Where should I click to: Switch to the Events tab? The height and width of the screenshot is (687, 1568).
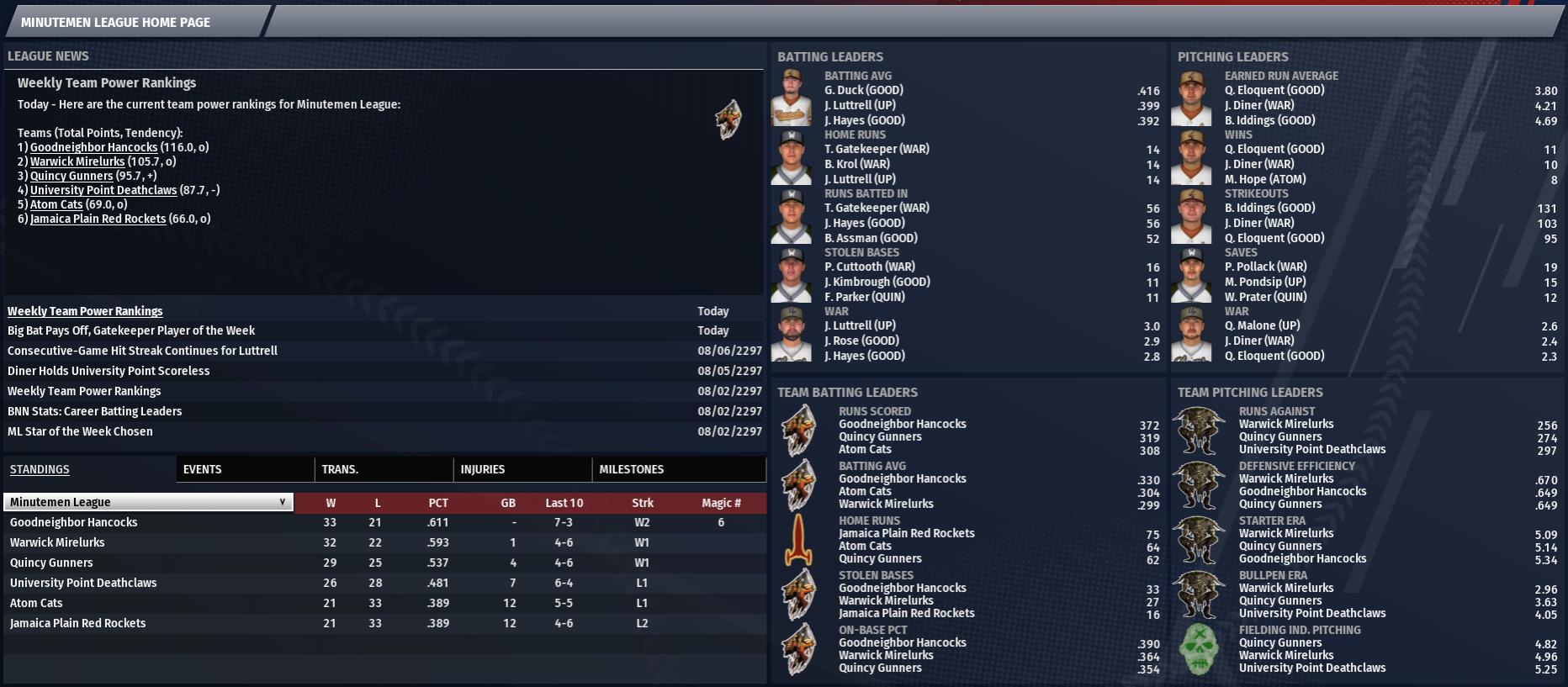tap(202, 469)
